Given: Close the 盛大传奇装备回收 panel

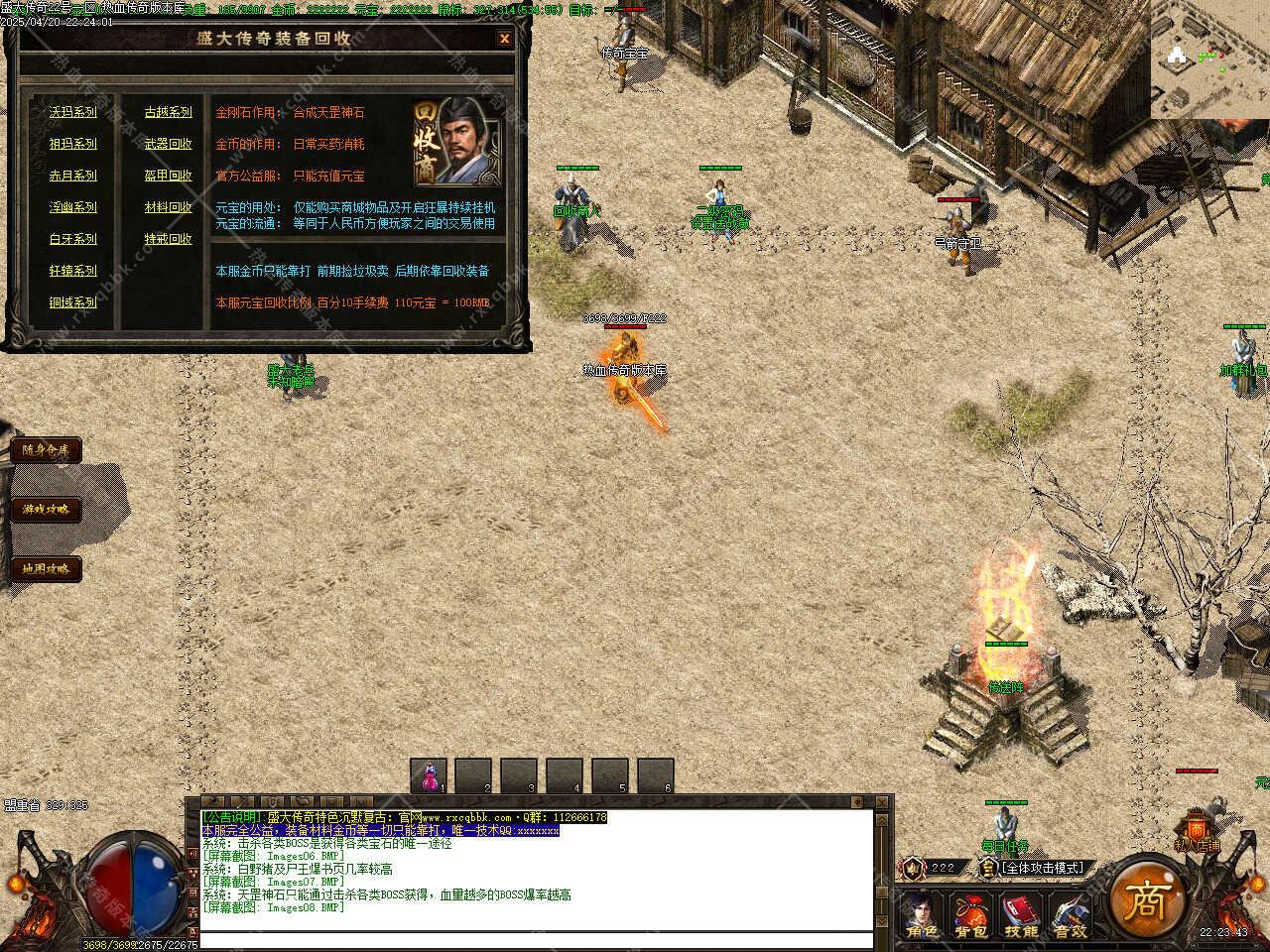Looking at the screenshot, I should [504, 39].
